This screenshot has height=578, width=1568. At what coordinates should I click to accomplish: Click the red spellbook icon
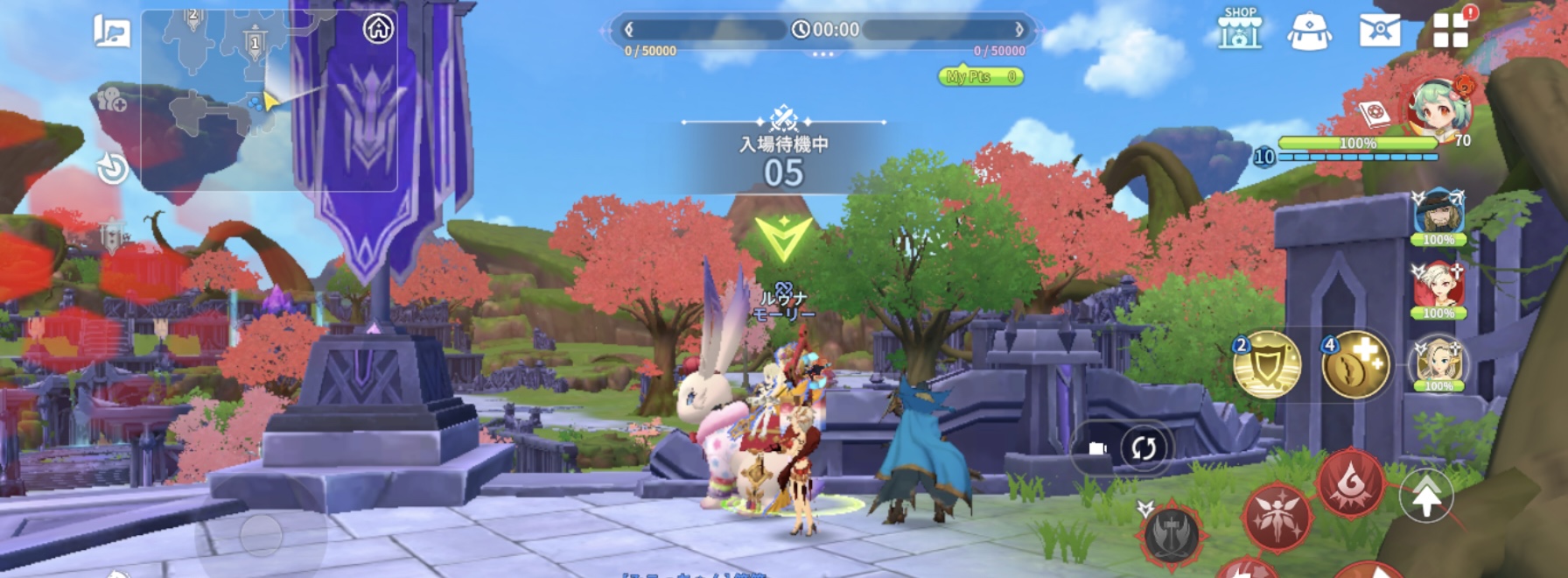(x=1374, y=115)
